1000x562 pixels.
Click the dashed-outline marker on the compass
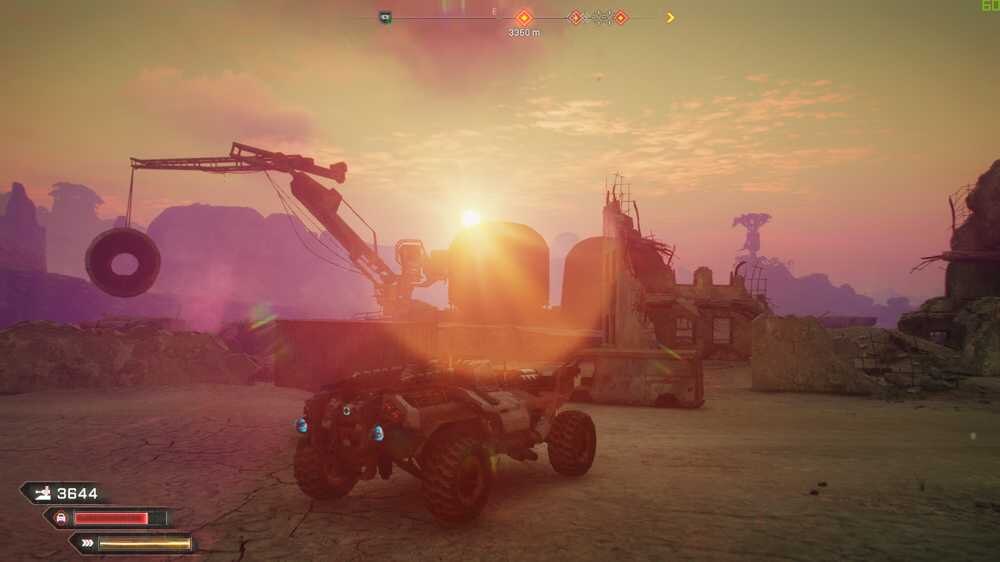tap(598, 17)
